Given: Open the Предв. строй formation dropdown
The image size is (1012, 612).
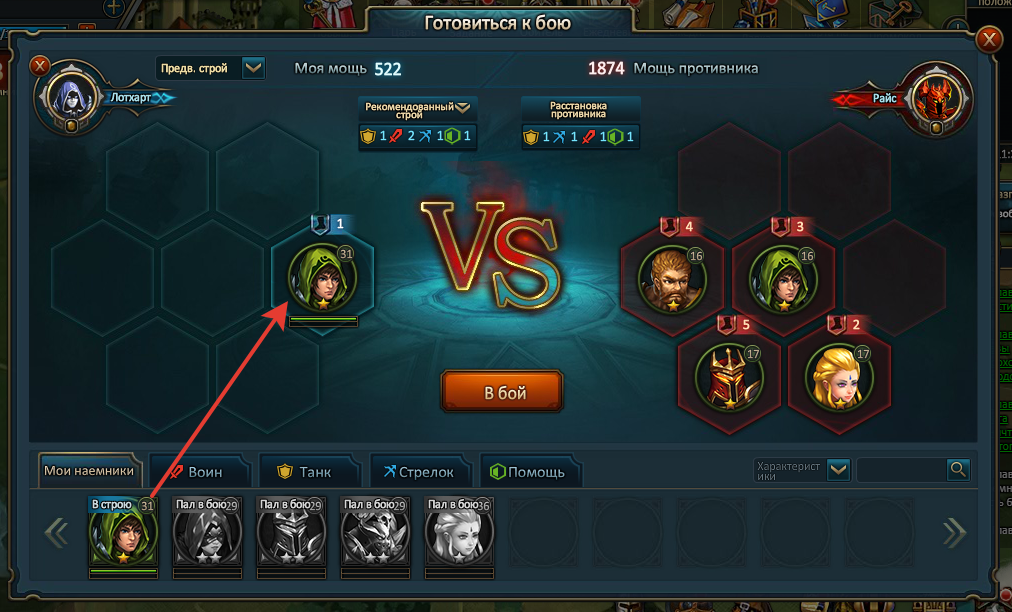Looking at the screenshot, I should 253,68.
